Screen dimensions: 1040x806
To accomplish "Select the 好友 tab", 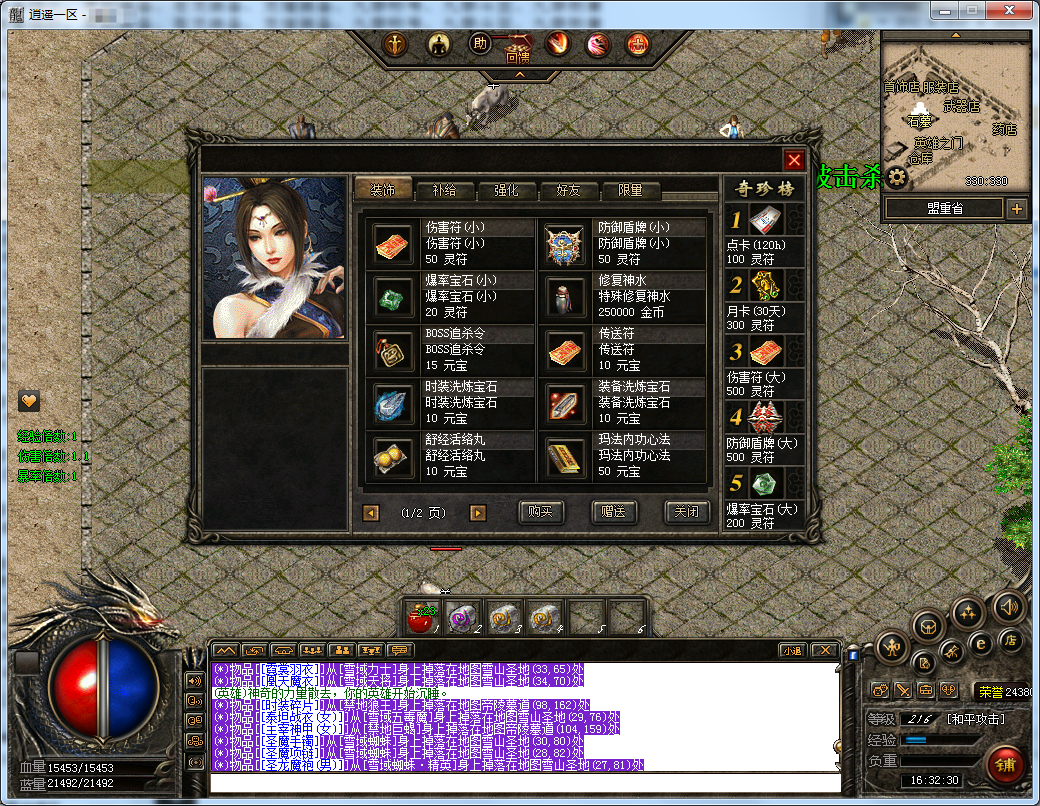I will click(x=568, y=190).
